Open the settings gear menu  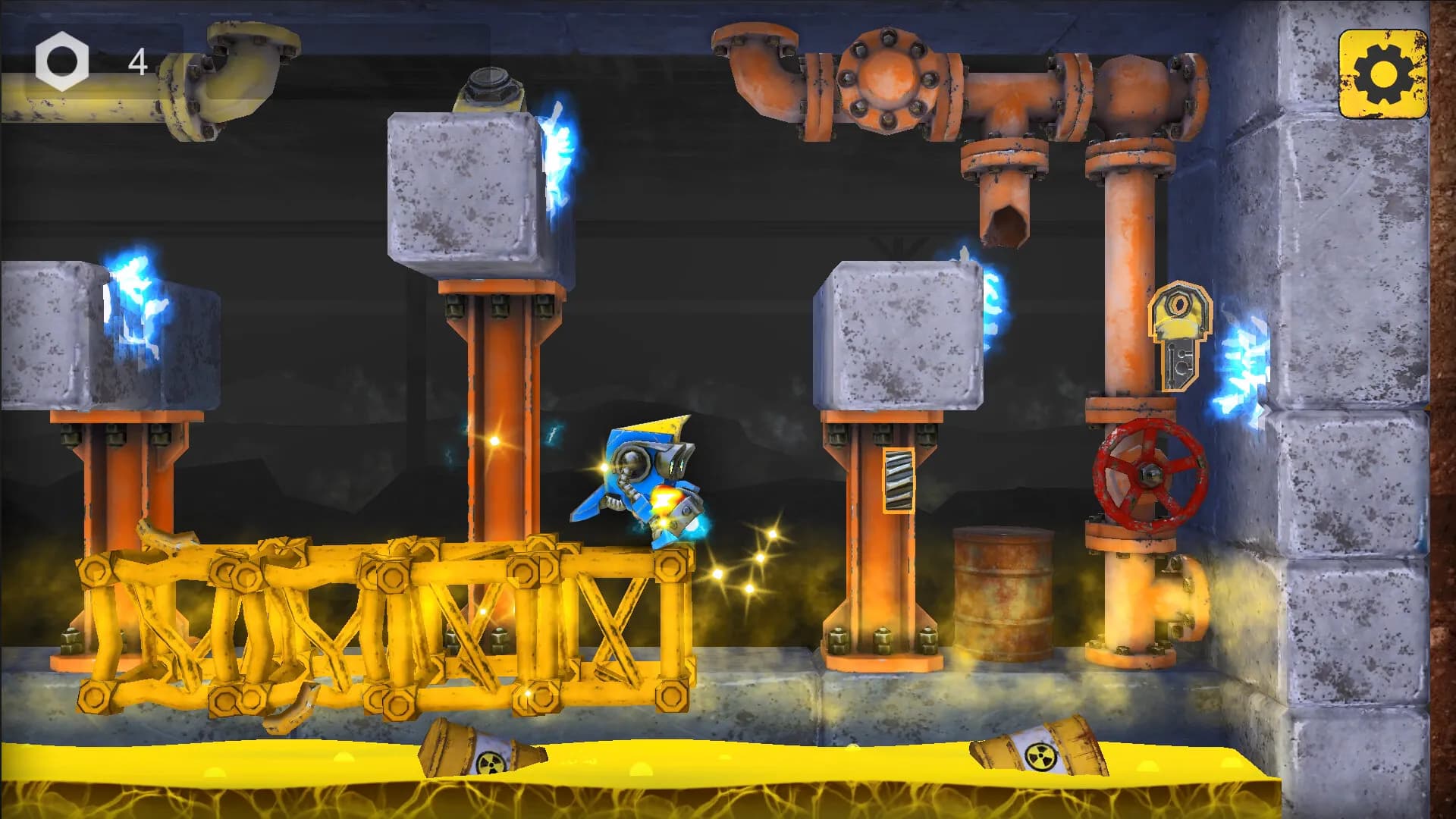coord(1382,74)
